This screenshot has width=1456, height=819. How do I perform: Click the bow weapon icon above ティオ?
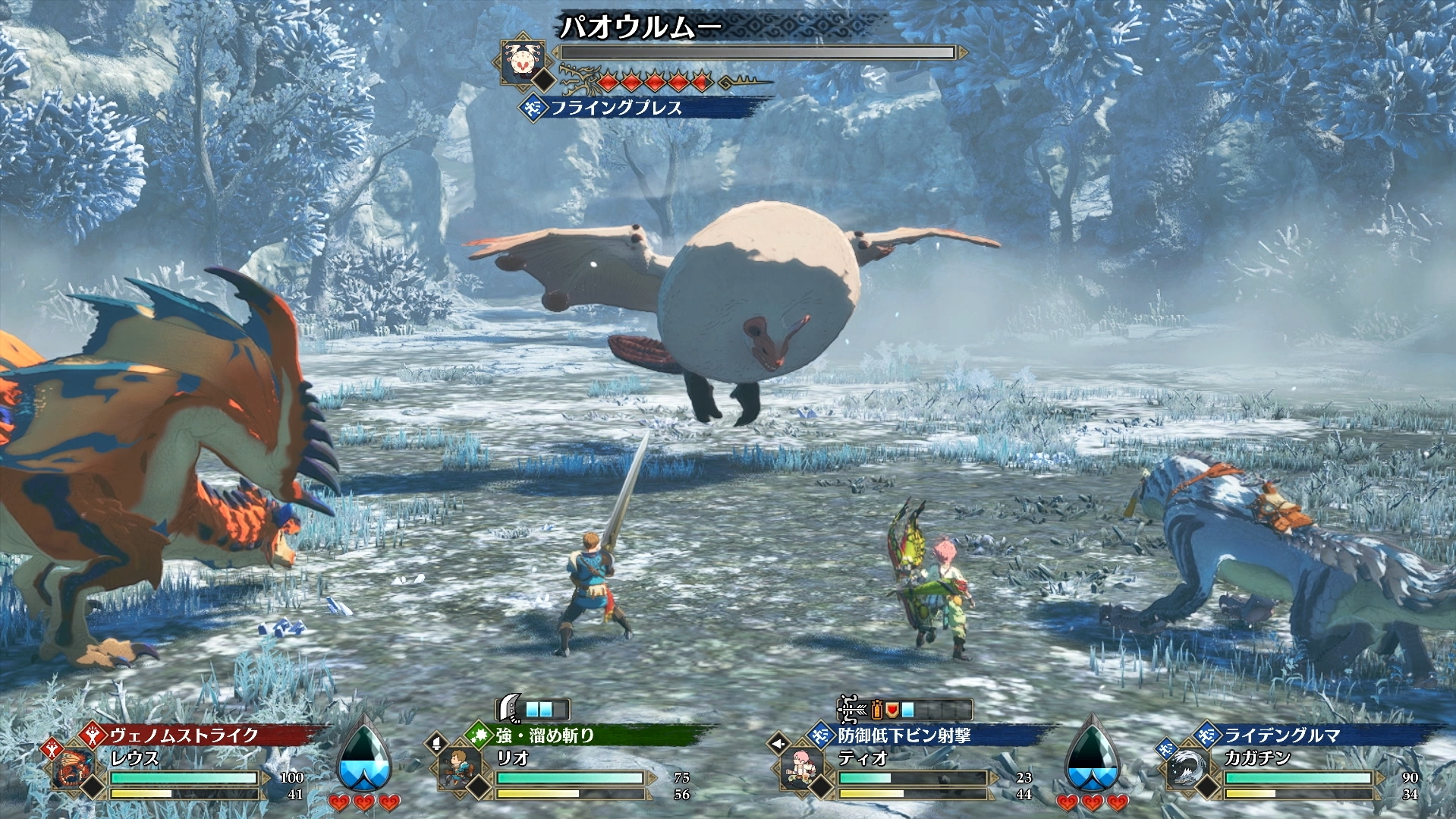click(x=853, y=710)
